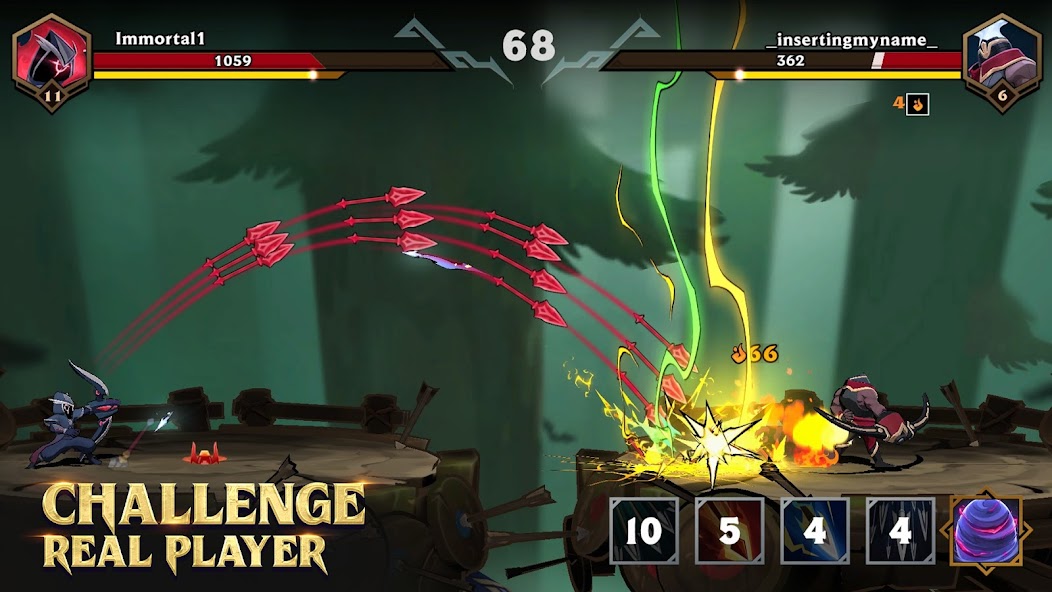Use the red arrow skill showing 5
Viewport: 1052px width, 592px height.
[730, 531]
